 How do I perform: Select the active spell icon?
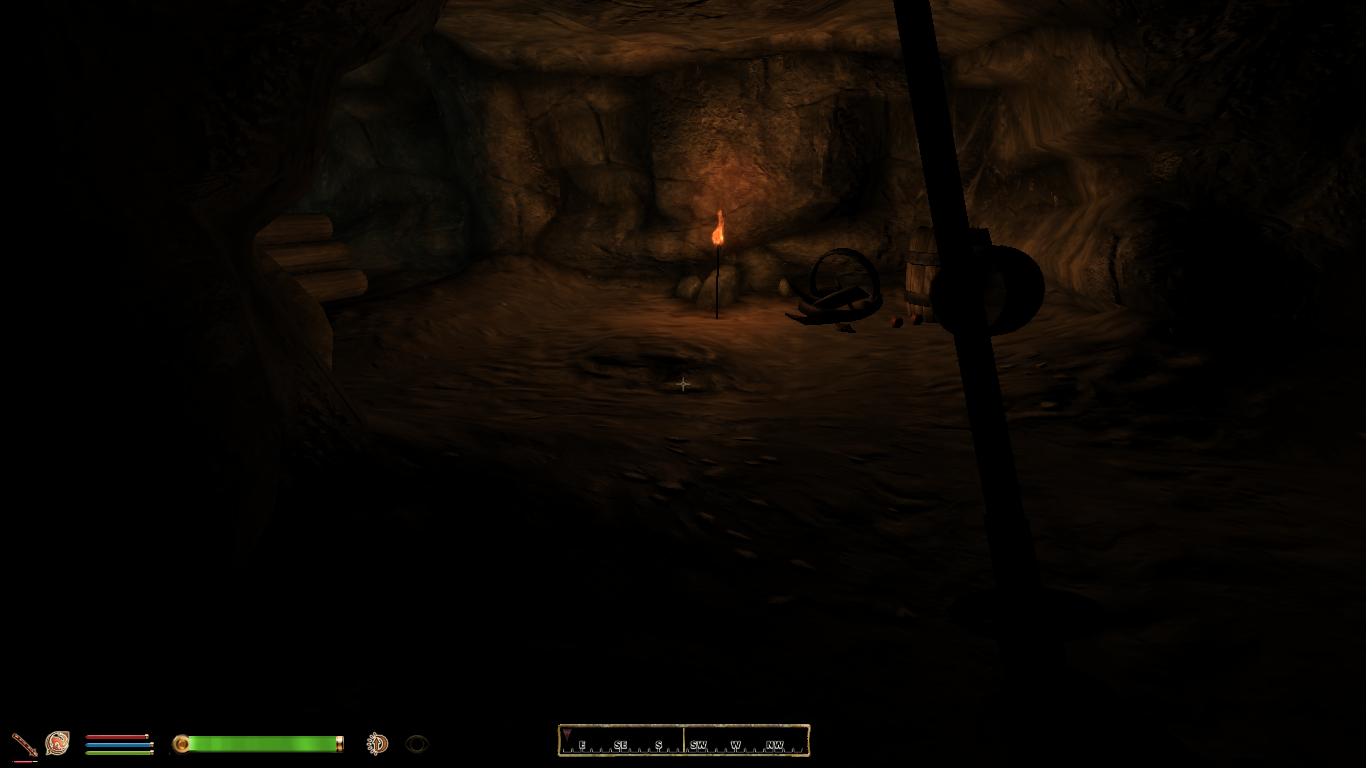(57, 743)
